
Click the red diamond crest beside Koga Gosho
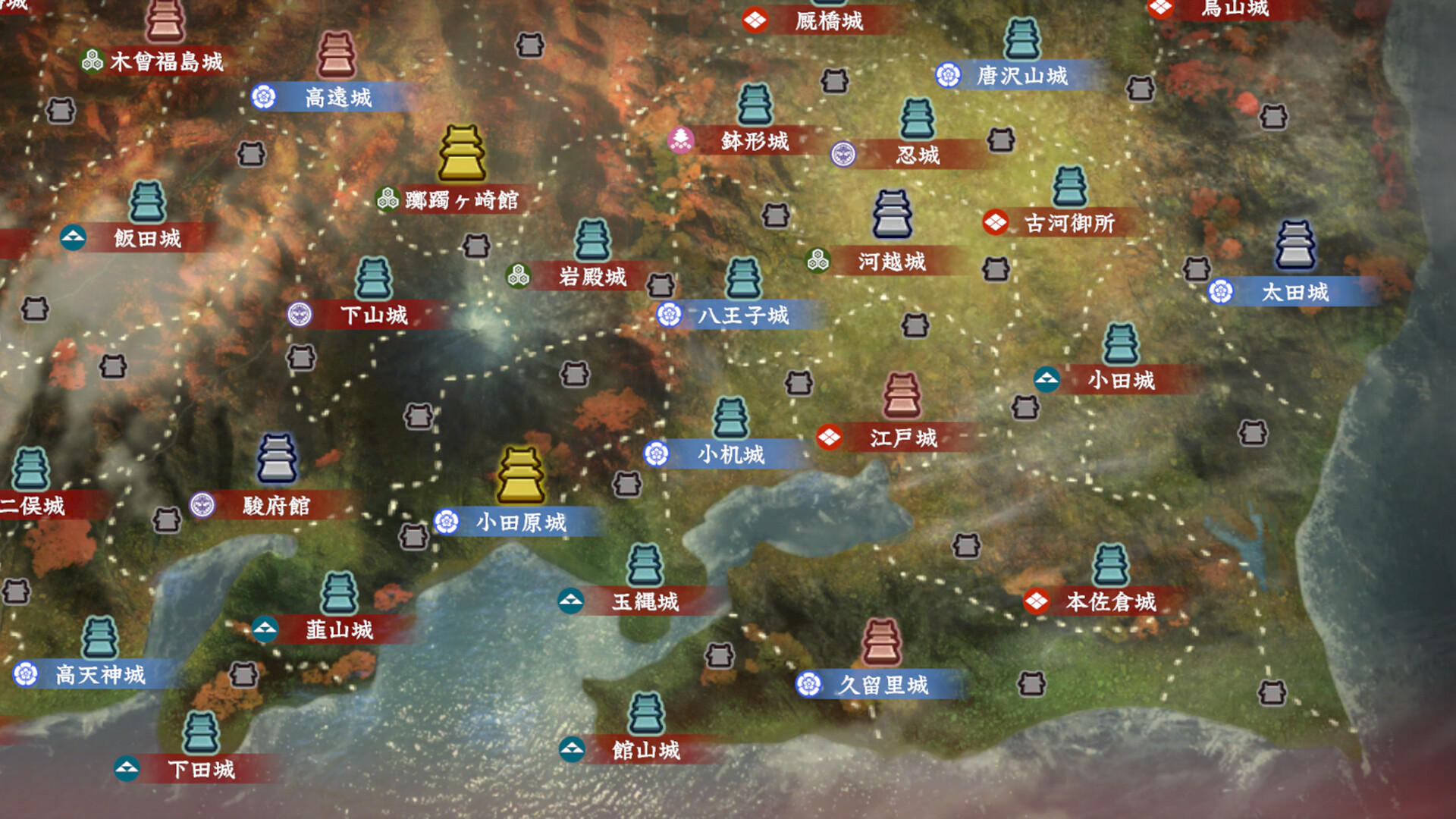pyautogui.click(x=994, y=224)
